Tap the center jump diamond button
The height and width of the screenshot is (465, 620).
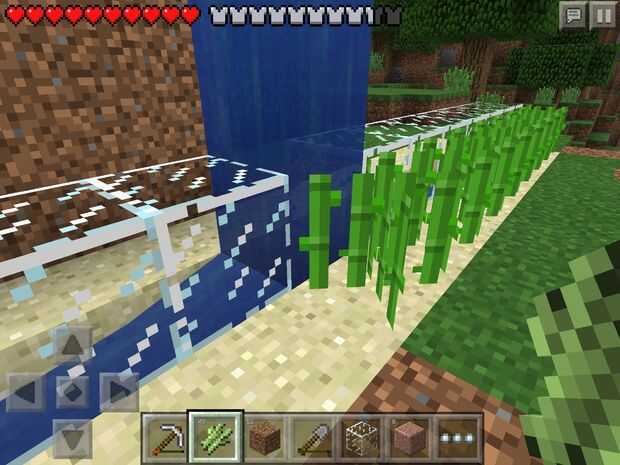71,391
